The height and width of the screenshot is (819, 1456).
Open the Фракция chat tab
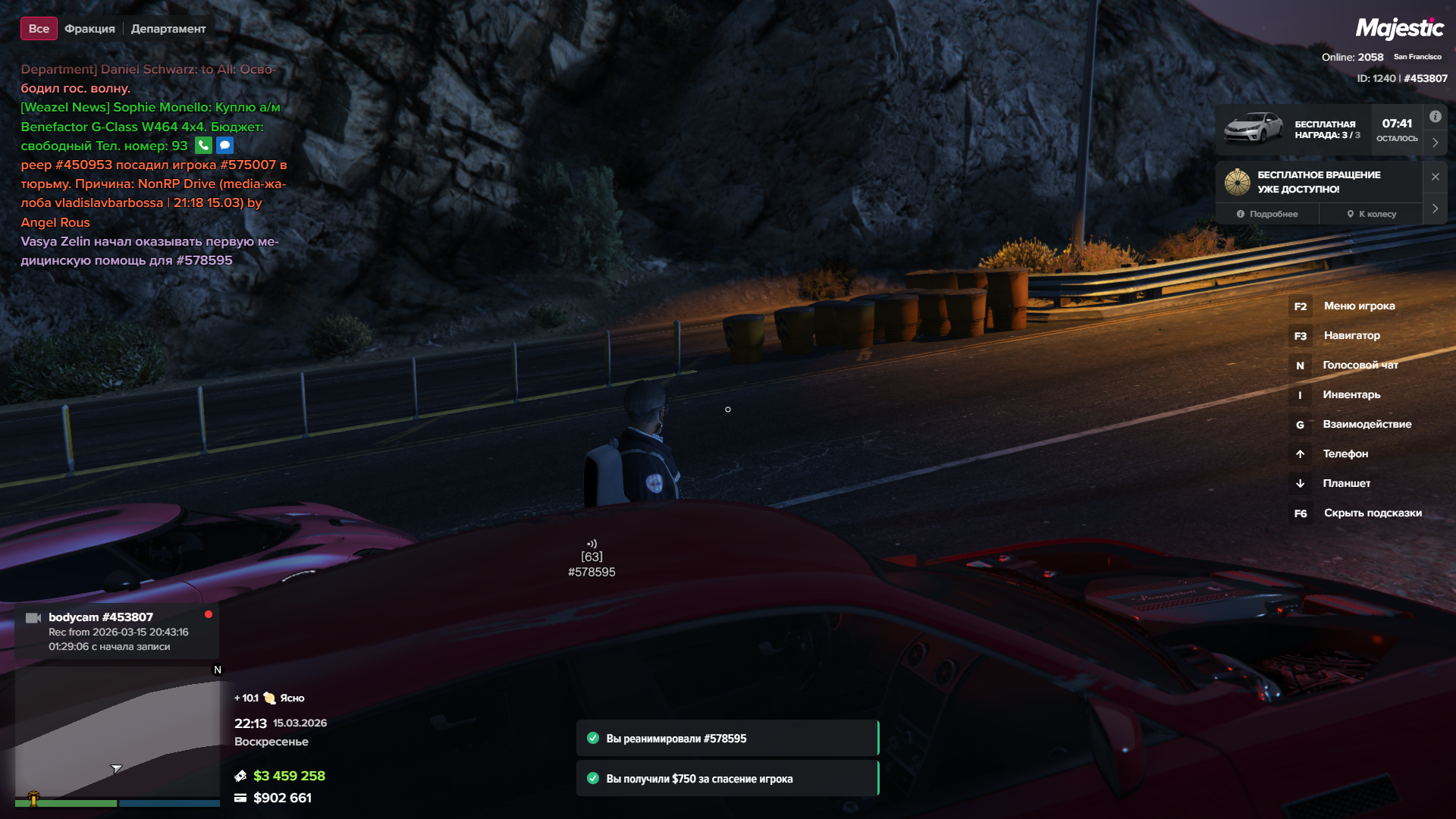pyautogui.click(x=89, y=29)
